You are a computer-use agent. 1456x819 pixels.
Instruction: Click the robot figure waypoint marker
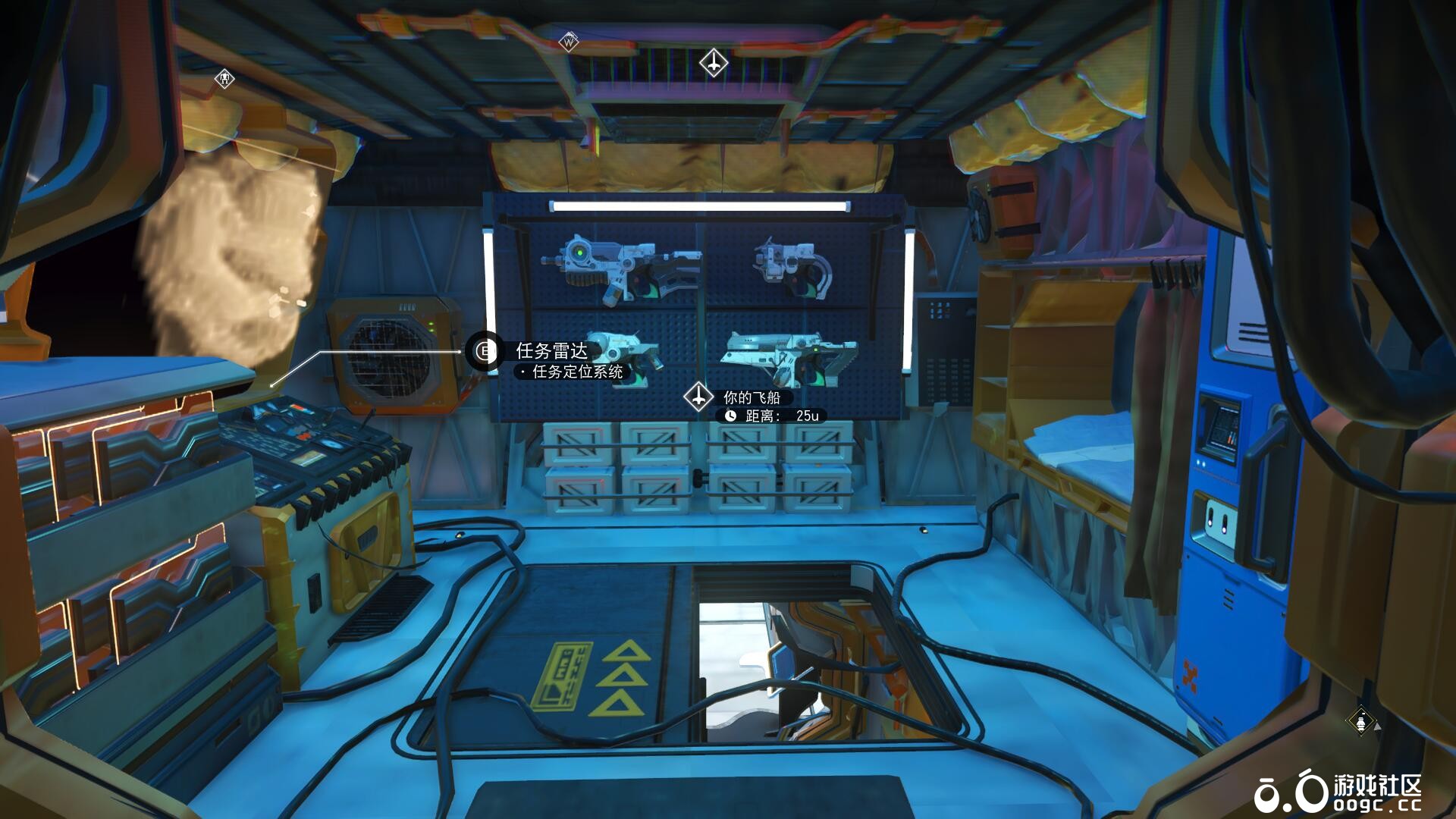click(x=224, y=78)
